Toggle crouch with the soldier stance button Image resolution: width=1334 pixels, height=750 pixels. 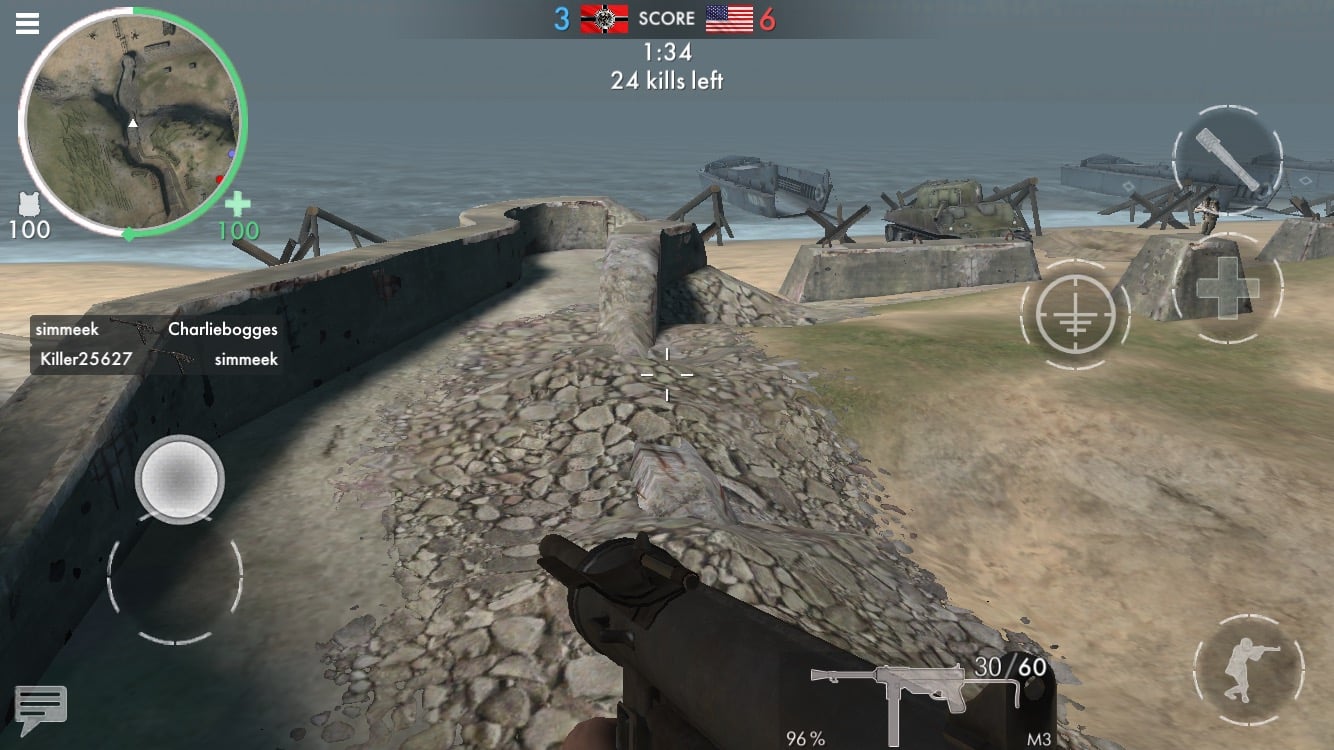pos(1248,669)
